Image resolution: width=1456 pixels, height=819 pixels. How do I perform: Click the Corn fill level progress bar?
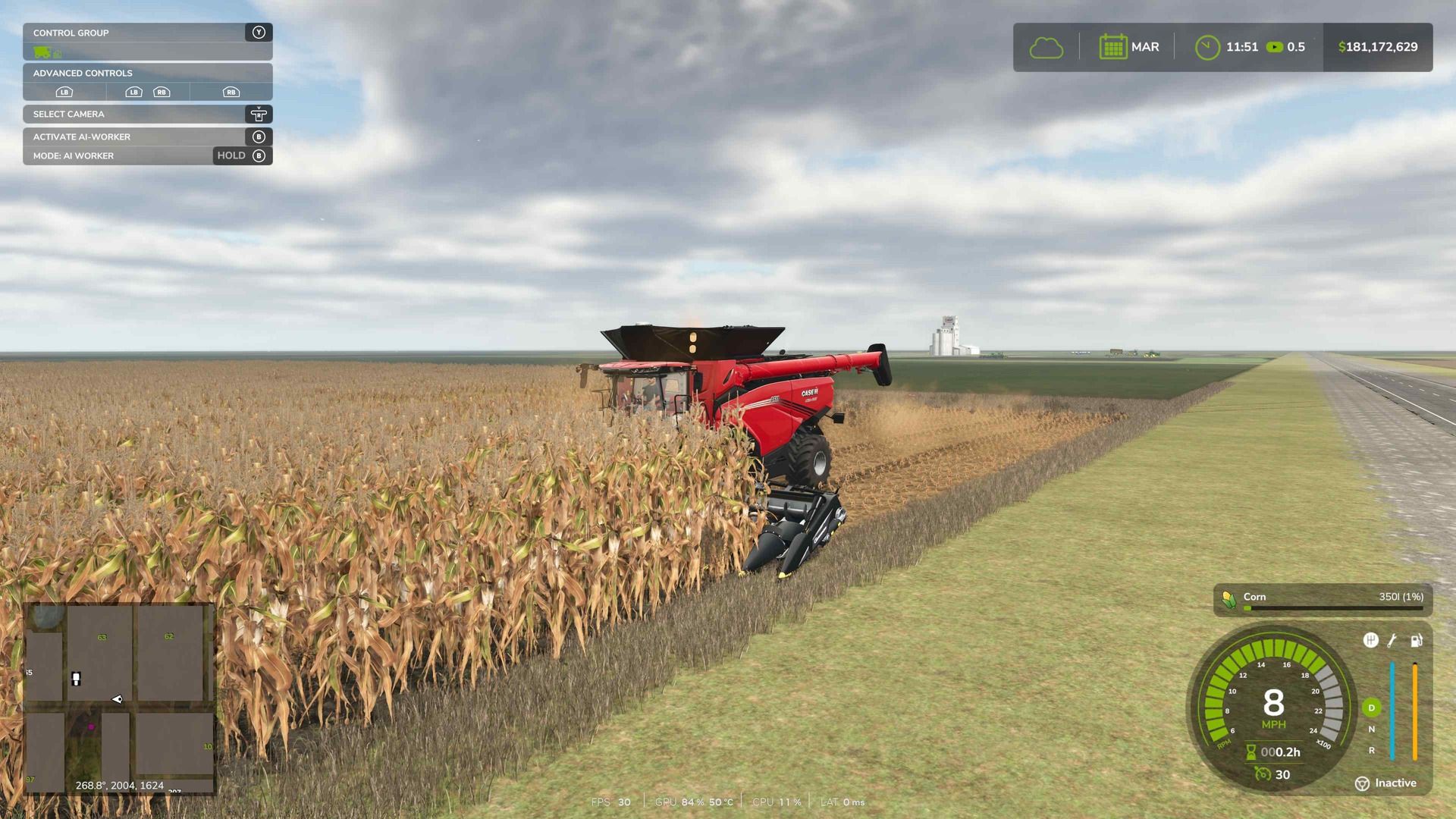[1332, 607]
